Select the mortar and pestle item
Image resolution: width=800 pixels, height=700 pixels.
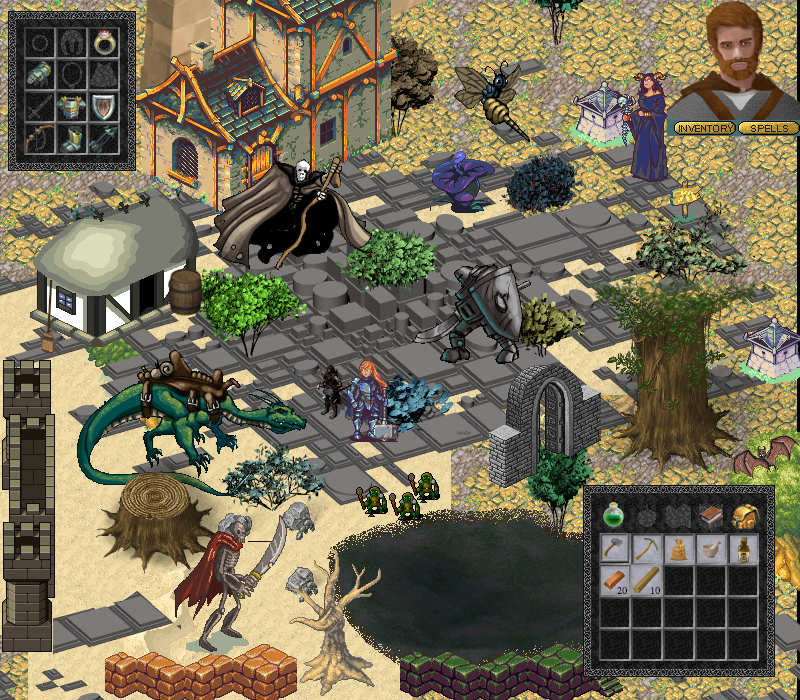click(710, 548)
